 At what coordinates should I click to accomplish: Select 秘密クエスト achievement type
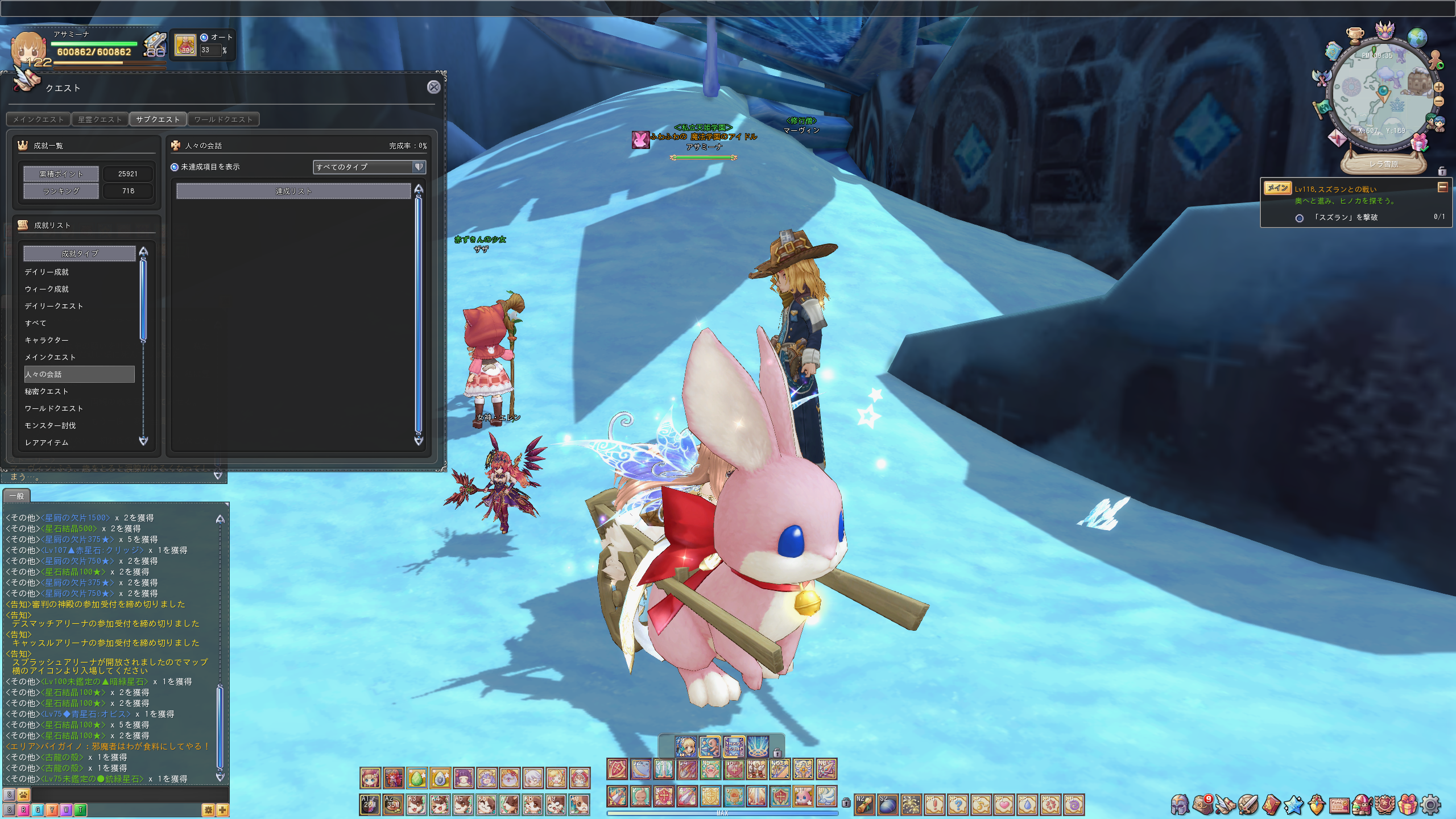(47, 391)
